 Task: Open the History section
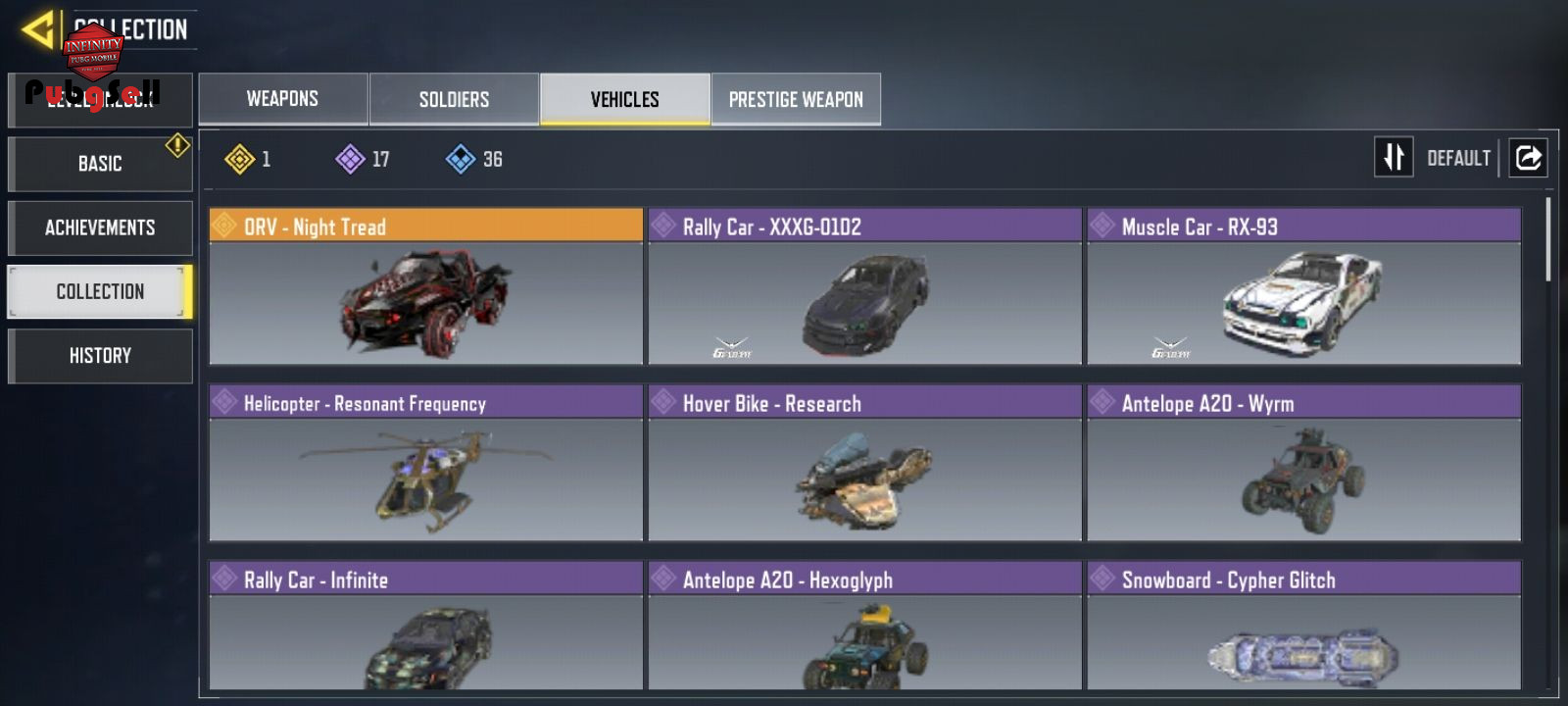pyautogui.click(x=100, y=355)
